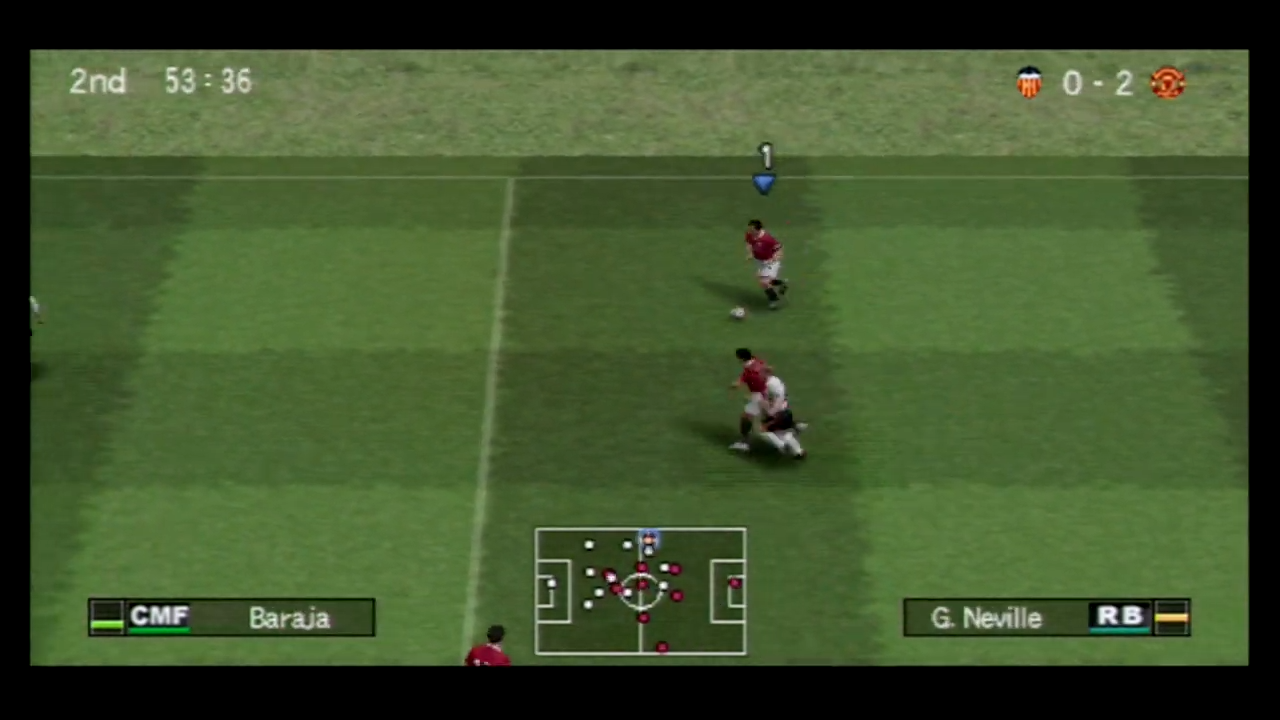Toggle the highlighted player dot on the radar

pos(648,540)
